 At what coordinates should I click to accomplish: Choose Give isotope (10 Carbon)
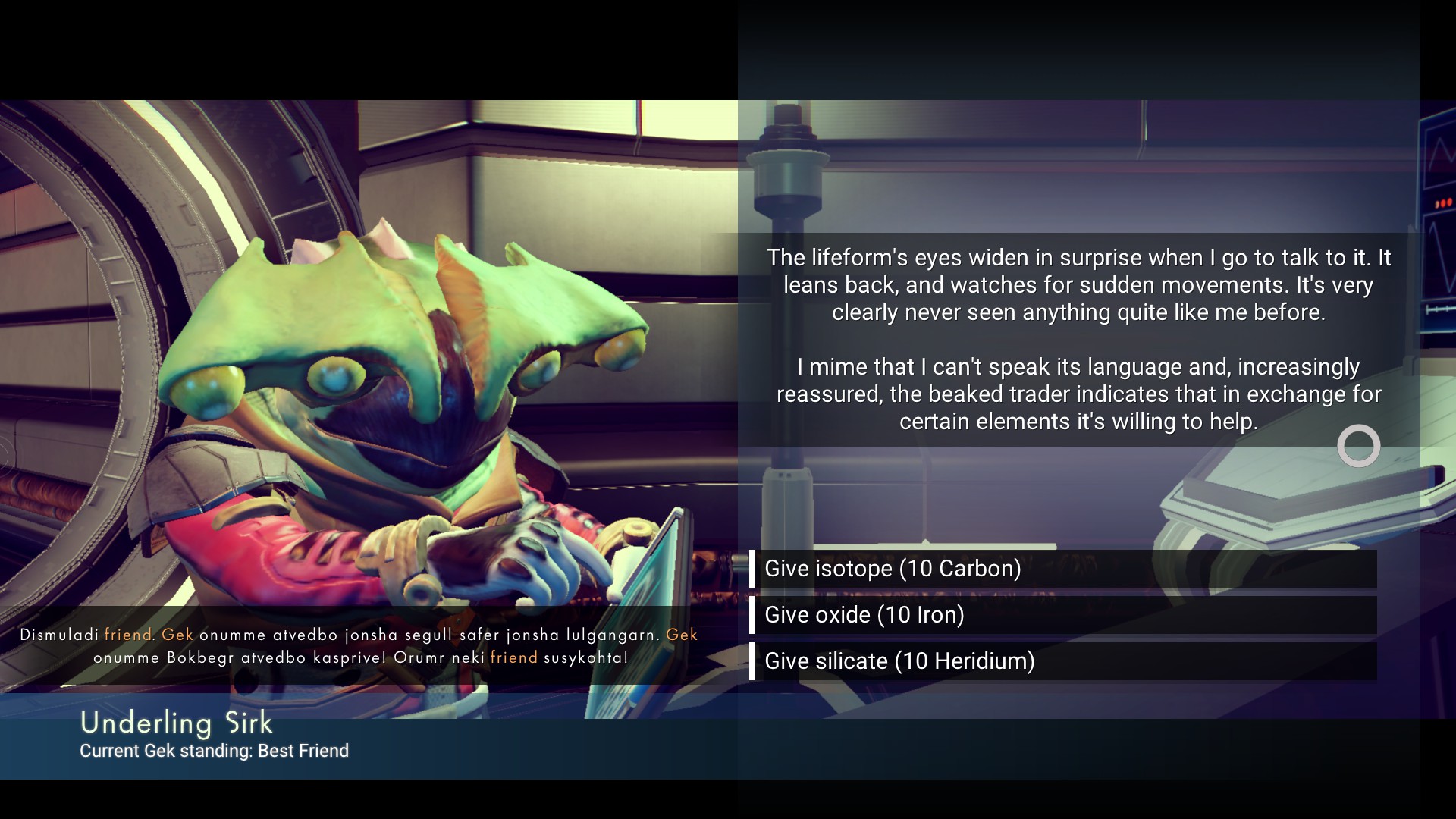click(x=1062, y=569)
